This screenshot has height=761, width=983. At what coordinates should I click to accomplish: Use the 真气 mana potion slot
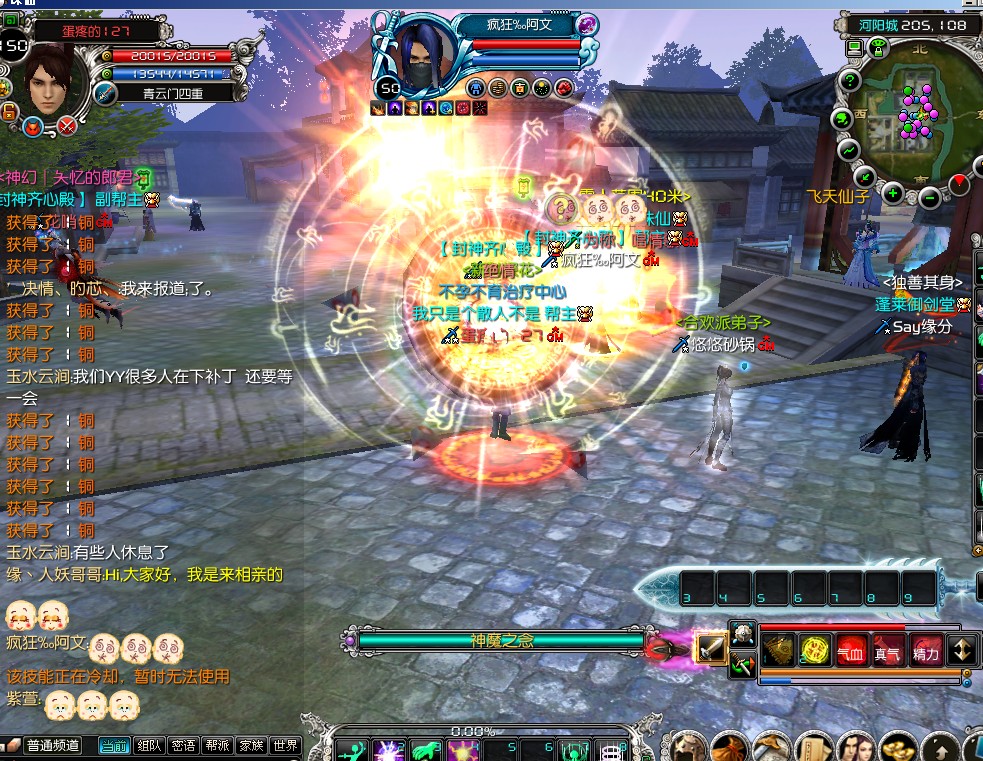point(888,652)
